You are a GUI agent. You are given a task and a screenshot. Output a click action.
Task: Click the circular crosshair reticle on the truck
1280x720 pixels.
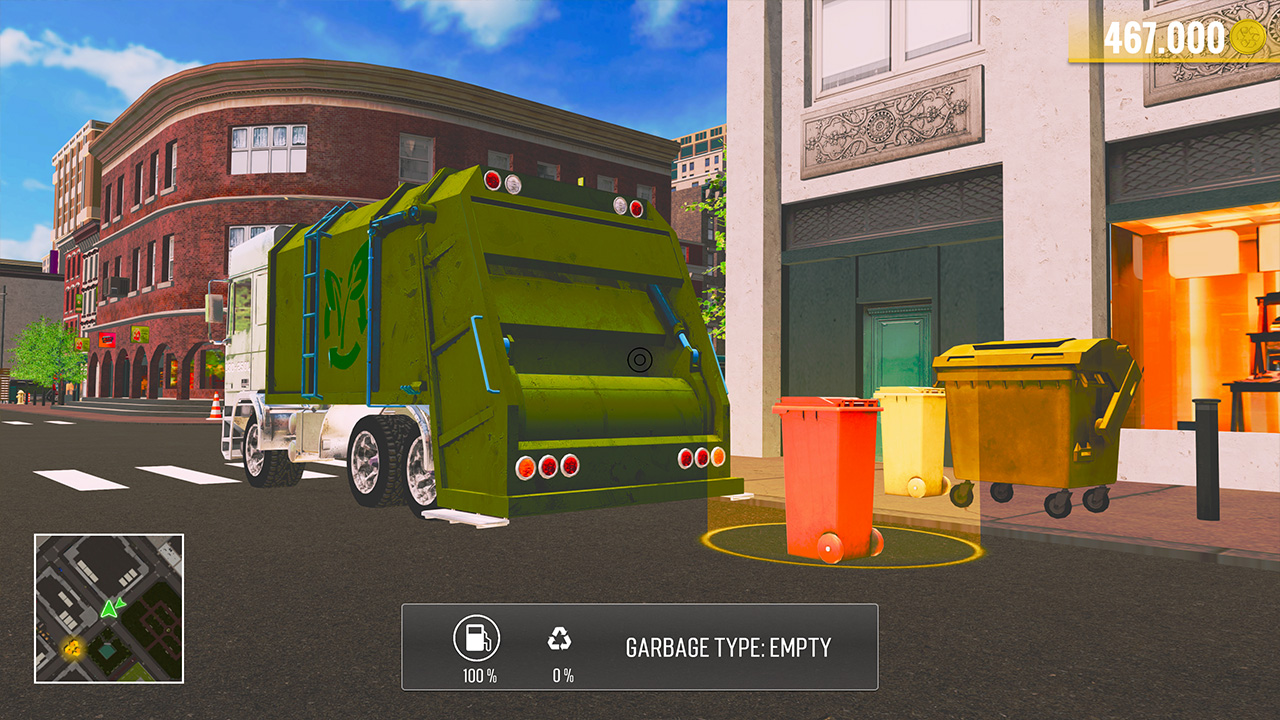point(638,358)
